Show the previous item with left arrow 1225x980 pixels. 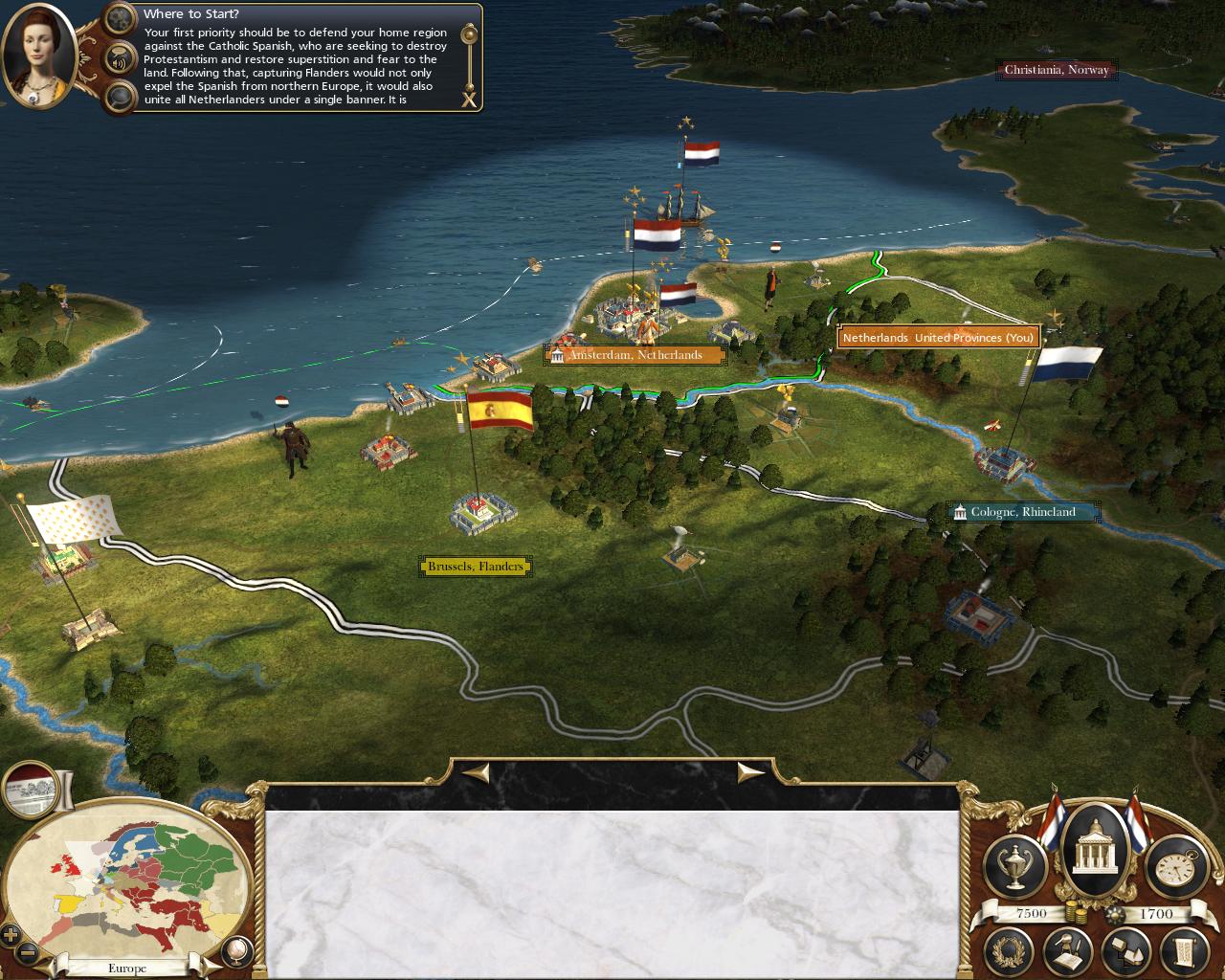478,771
